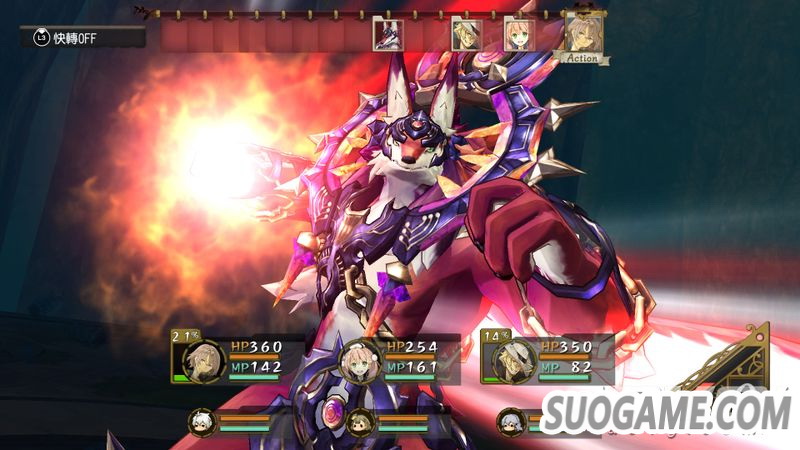
Task: Click the blonde hat character turn-order portrait
Action: [x=467, y=34]
